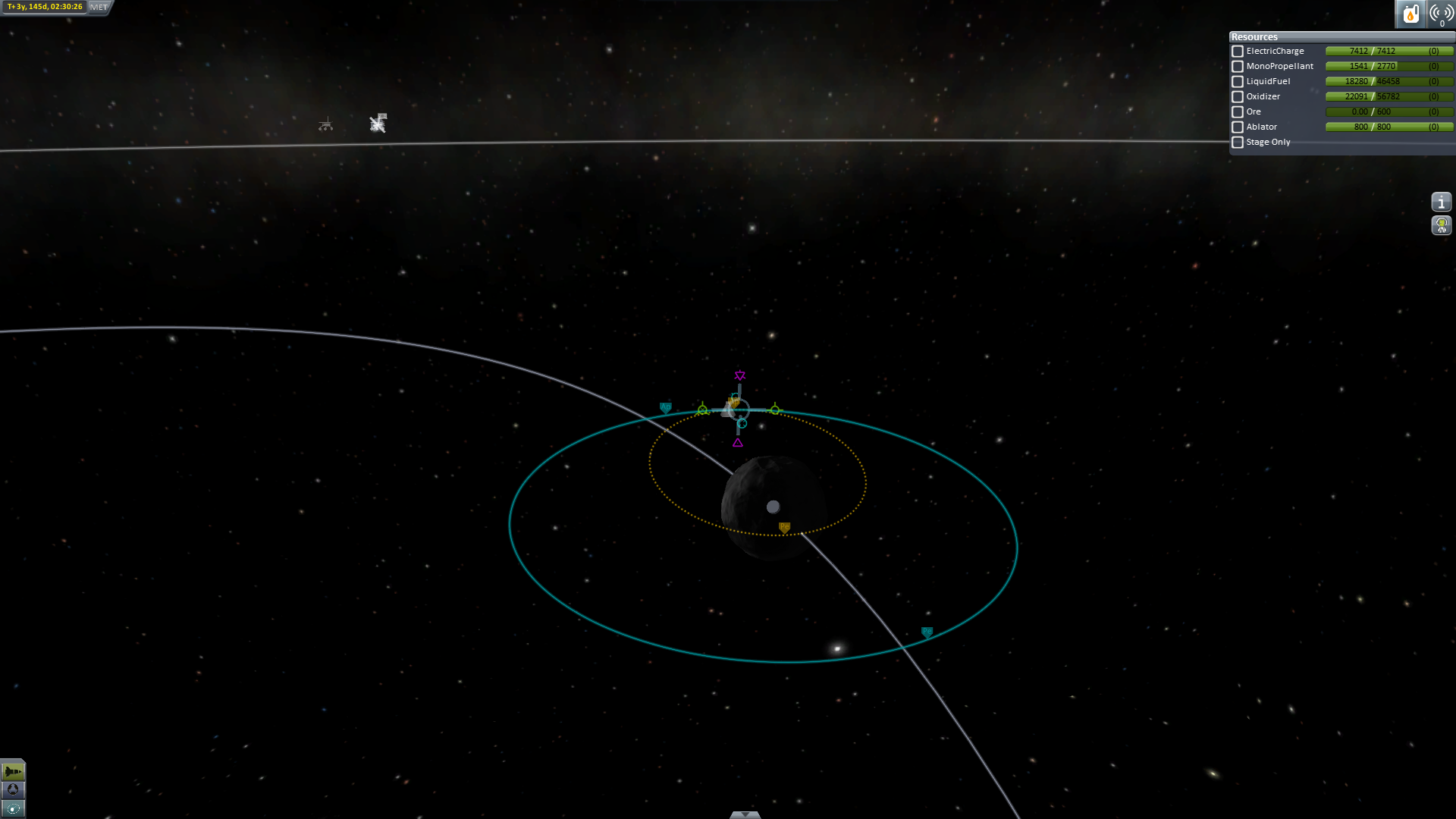The image size is (1456, 819).
Task: Switch to the staging rocket mode button
Action: tap(13, 771)
